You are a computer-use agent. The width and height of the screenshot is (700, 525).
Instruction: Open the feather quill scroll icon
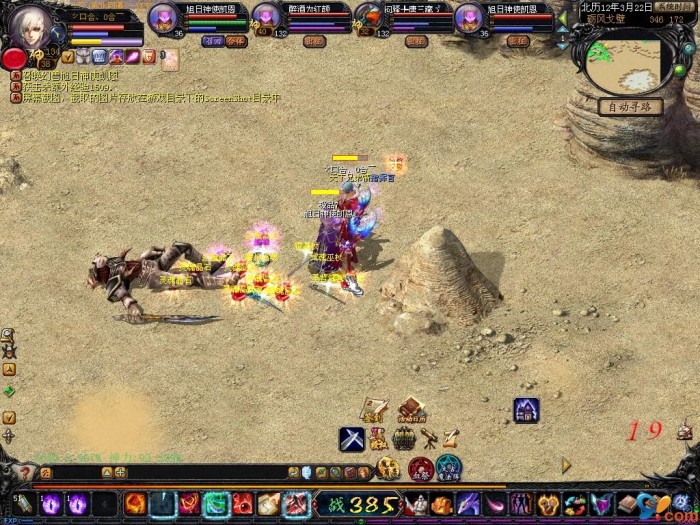coord(451,437)
